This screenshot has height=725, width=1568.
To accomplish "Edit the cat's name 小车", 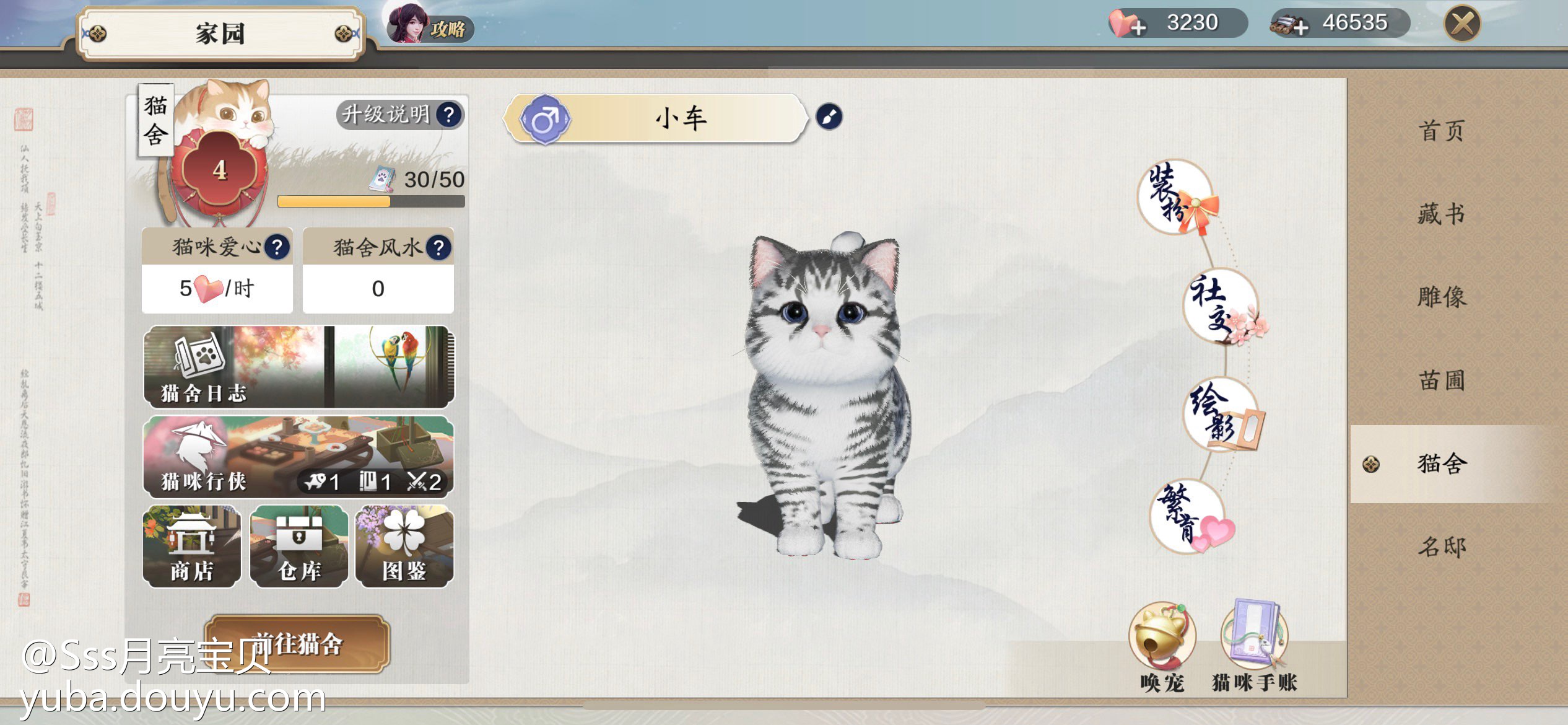I will (x=829, y=116).
